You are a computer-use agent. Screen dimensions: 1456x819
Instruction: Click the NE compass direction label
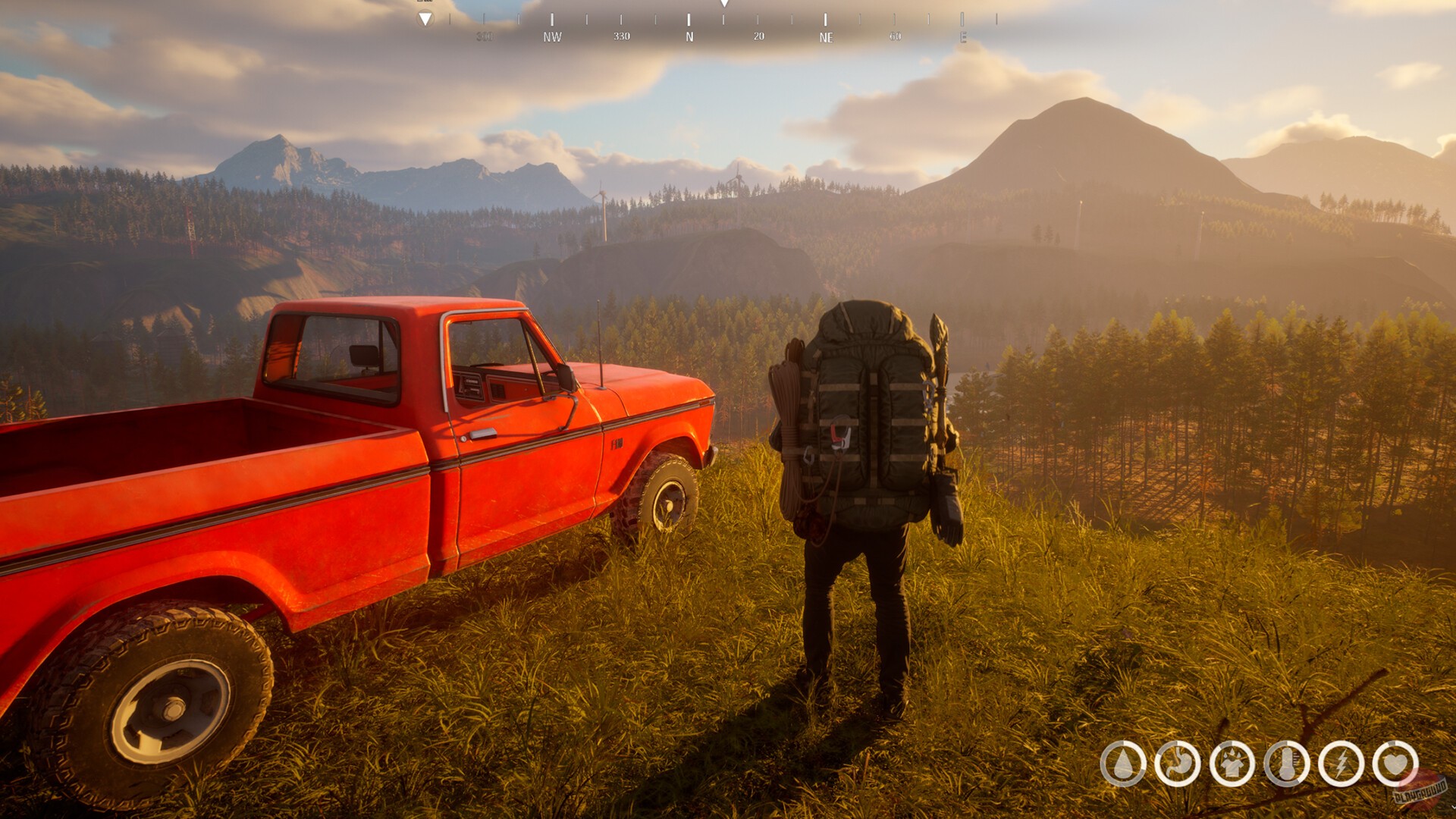pyautogui.click(x=826, y=36)
